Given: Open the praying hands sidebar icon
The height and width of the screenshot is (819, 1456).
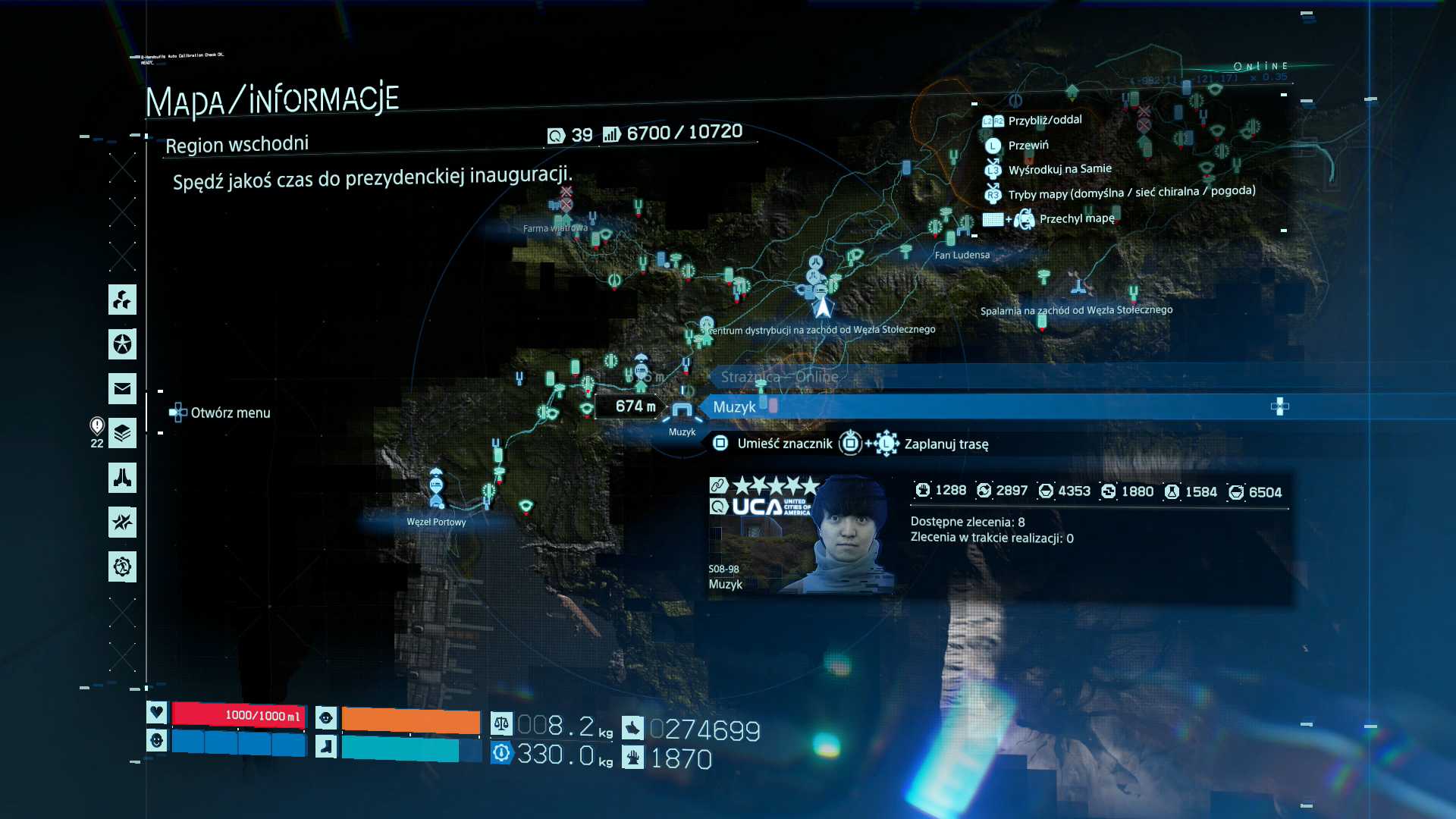Looking at the screenshot, I should pos(122,478).
